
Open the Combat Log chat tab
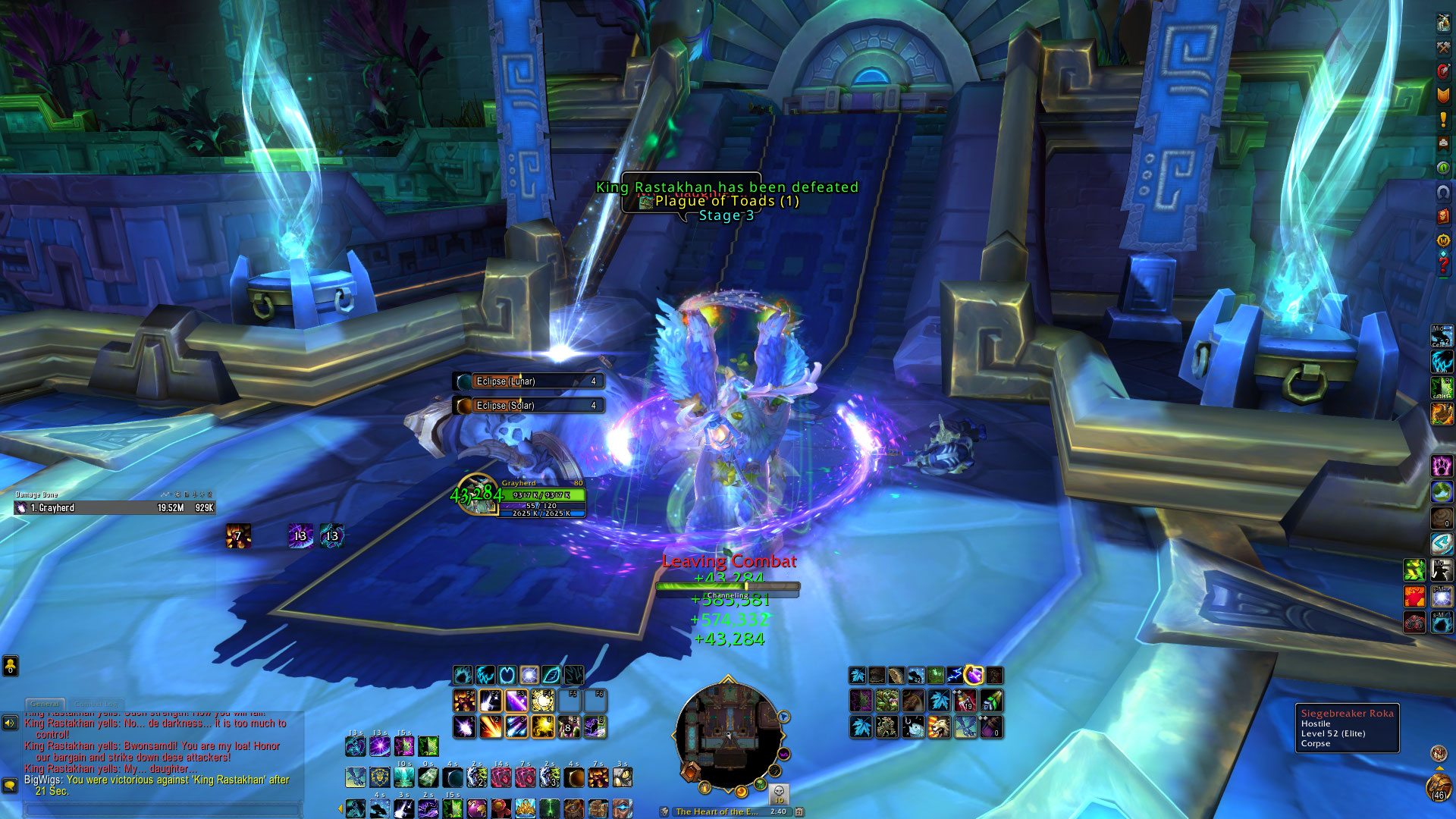pyautogui.click(x=98, y=704)
